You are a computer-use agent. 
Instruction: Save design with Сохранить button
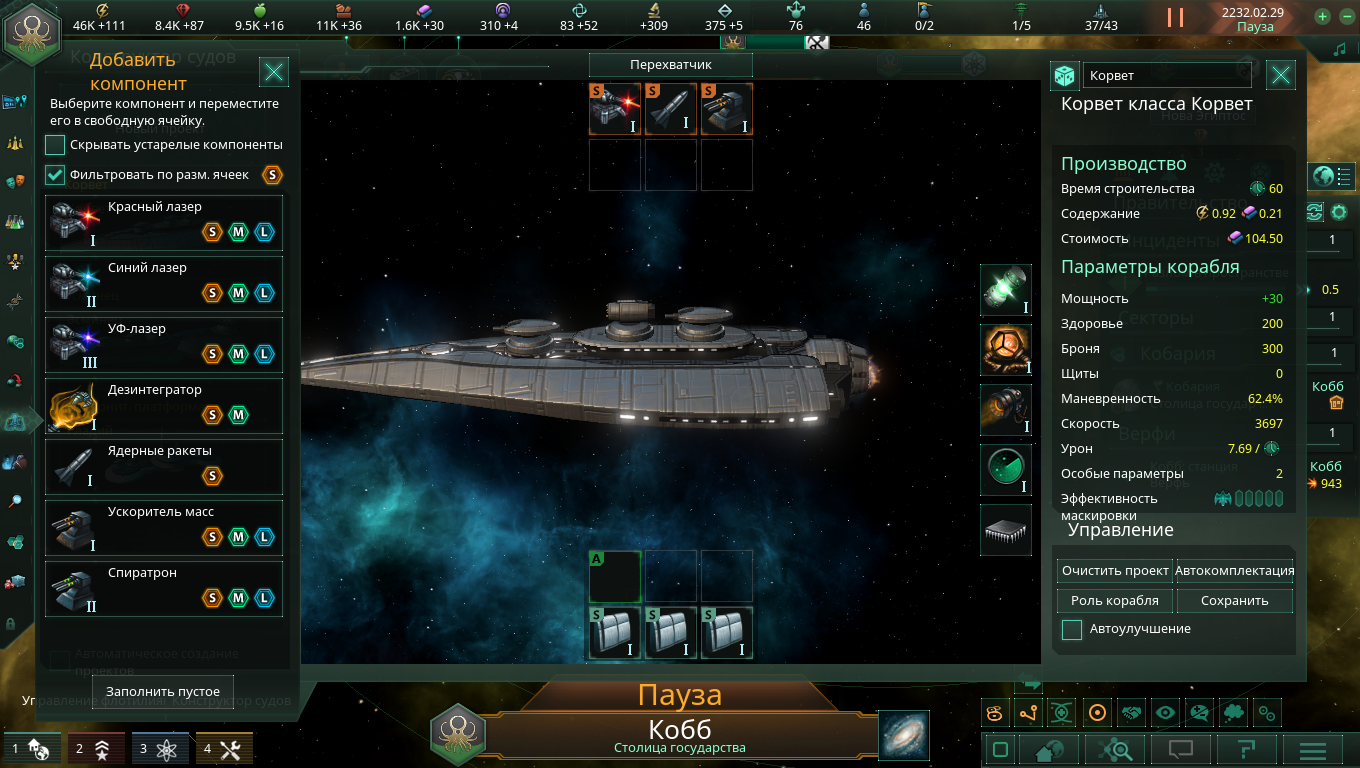click(x=1234, y=601)
